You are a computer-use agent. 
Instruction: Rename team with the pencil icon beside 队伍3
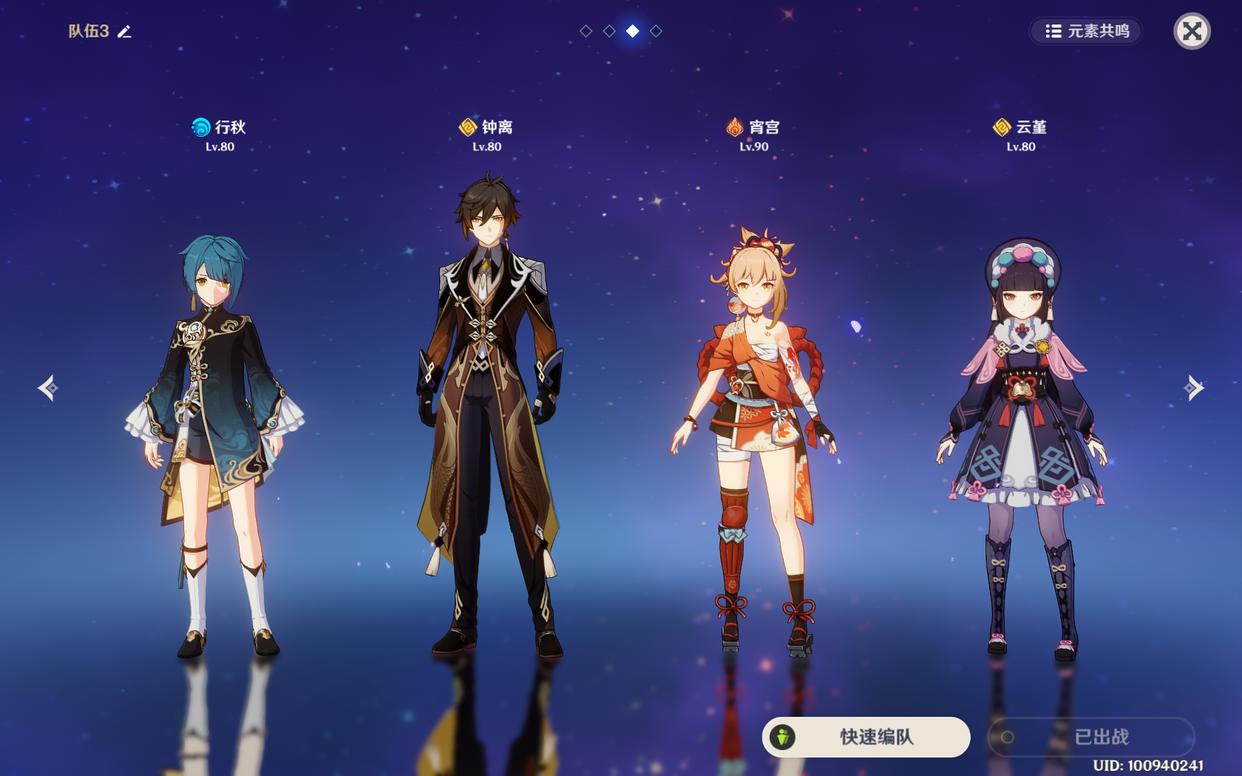[124, 32]
